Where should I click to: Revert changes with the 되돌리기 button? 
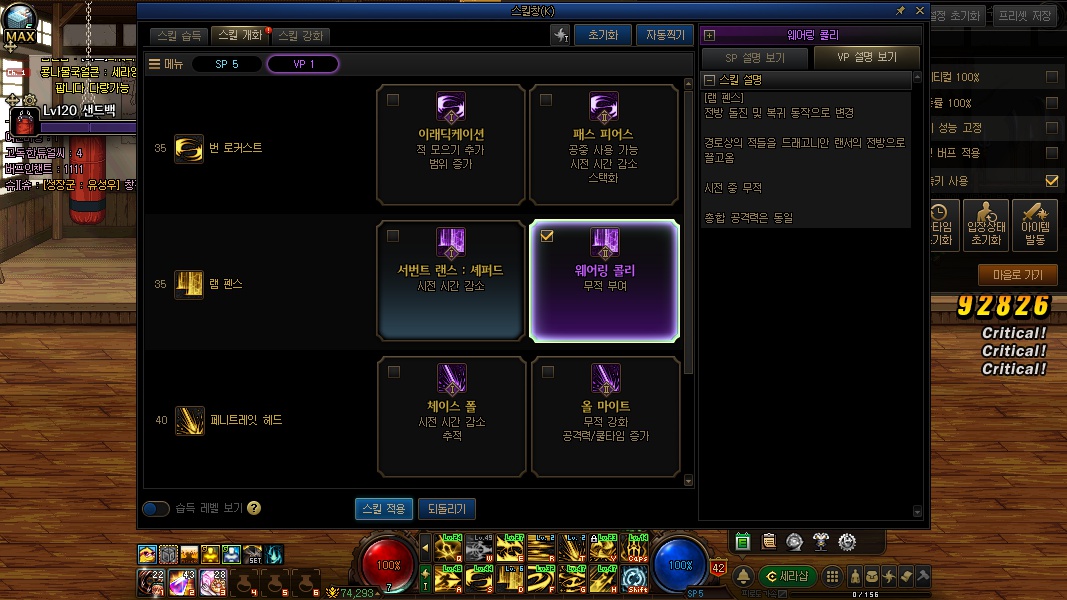(446, 509)
